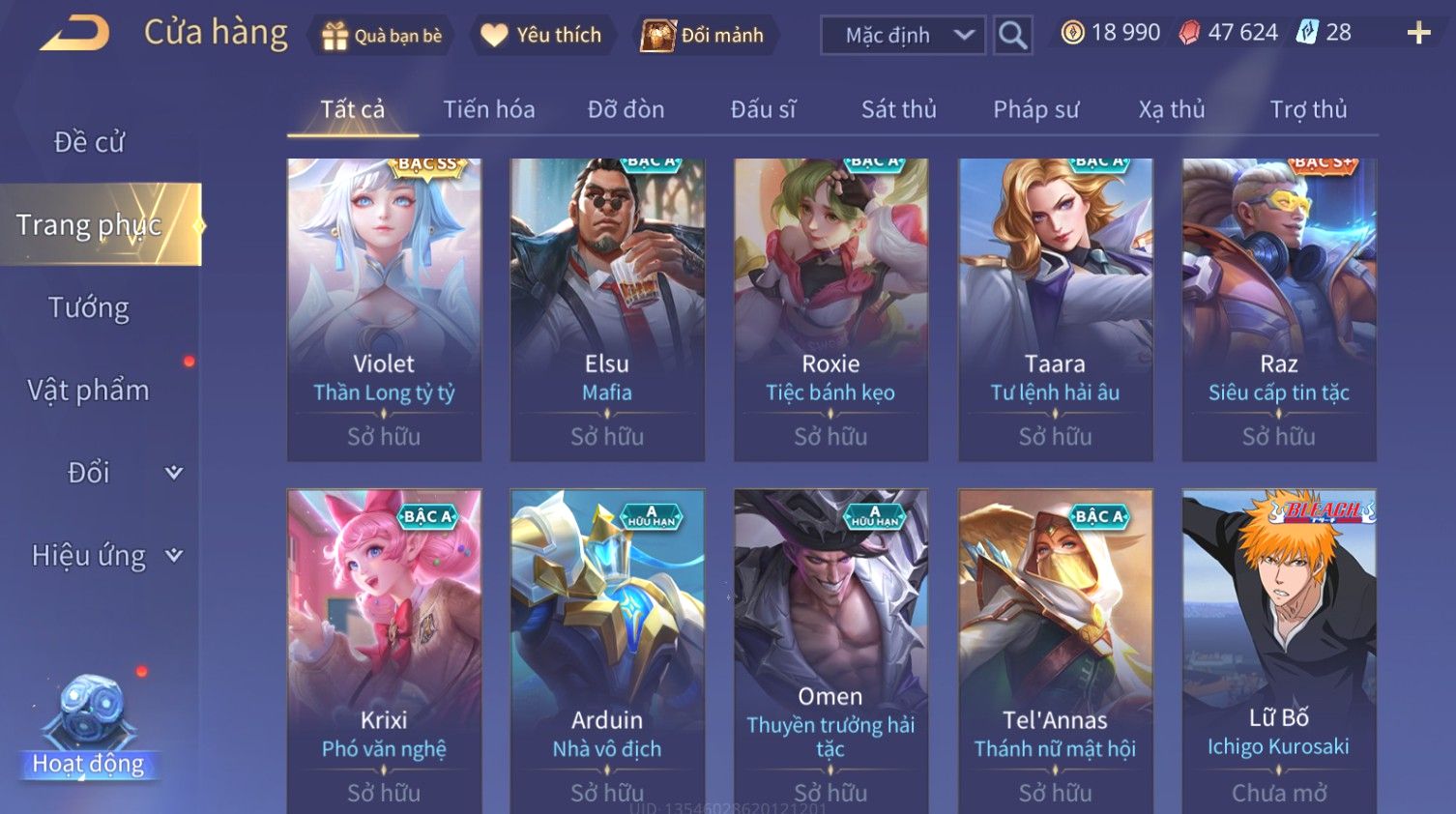1456x814 pixels.
Task: Open Đổi mảnh fragment exchange
Action: click(x=705, y=36)
